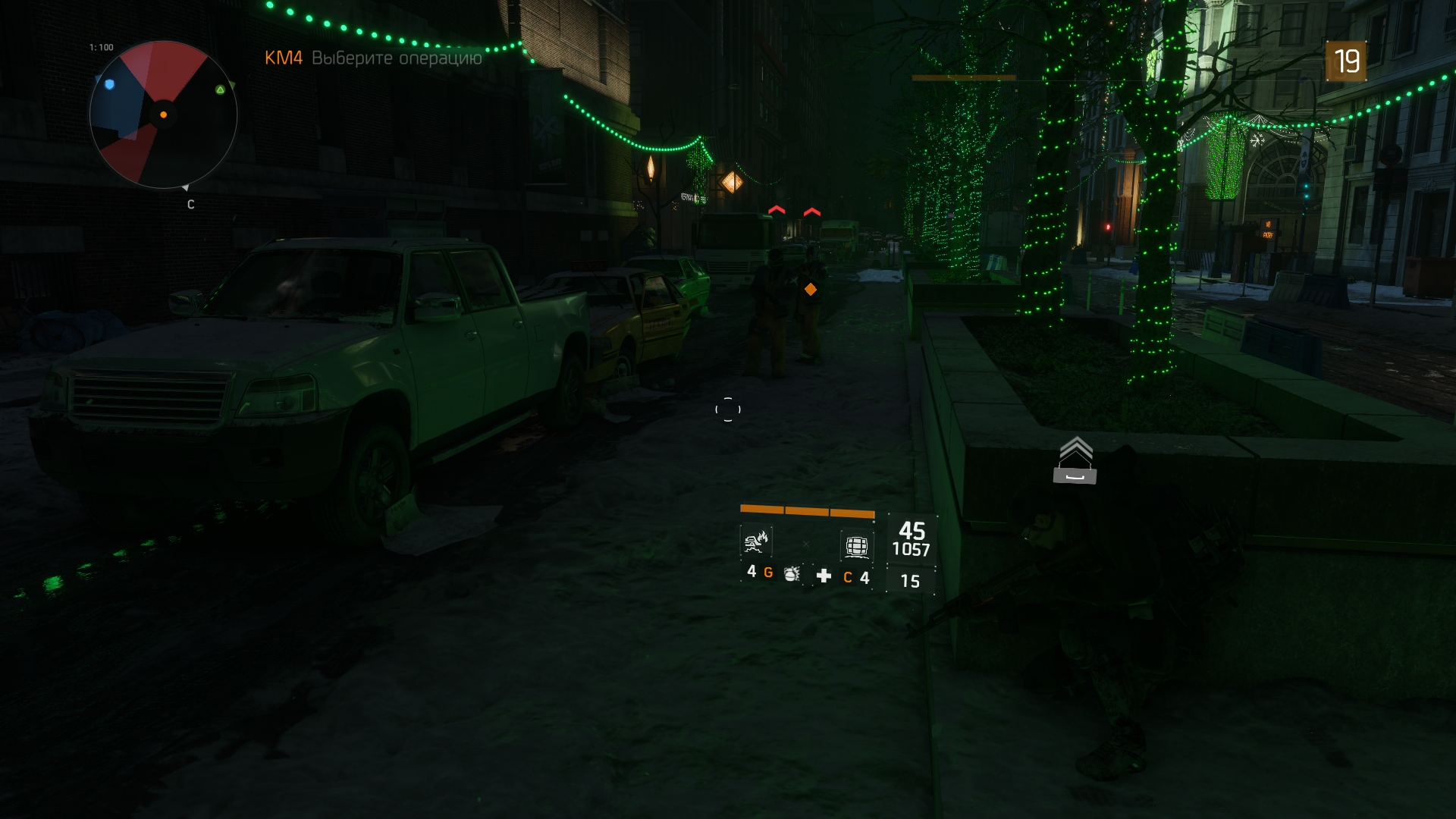Use a medkit via the white cross icon
Screen dimensions: 1456x819
[x=824, y=576]
